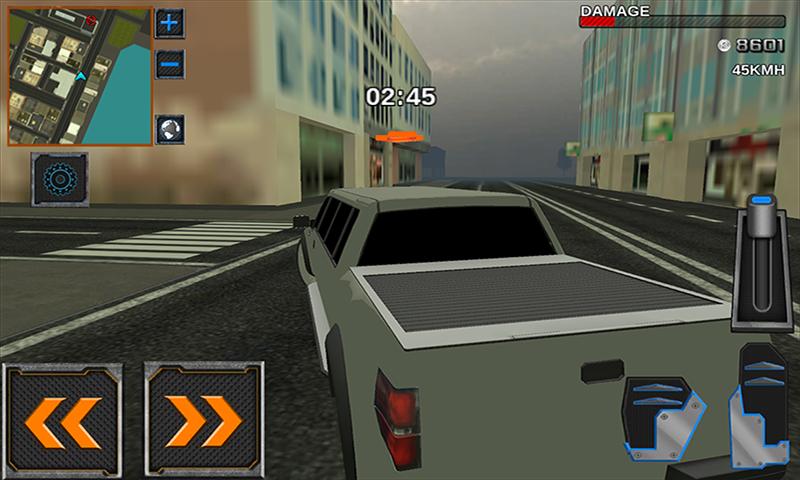Click the gear shift lever
This screenshot has width=800, height=480.
click(x=762, y=264)
